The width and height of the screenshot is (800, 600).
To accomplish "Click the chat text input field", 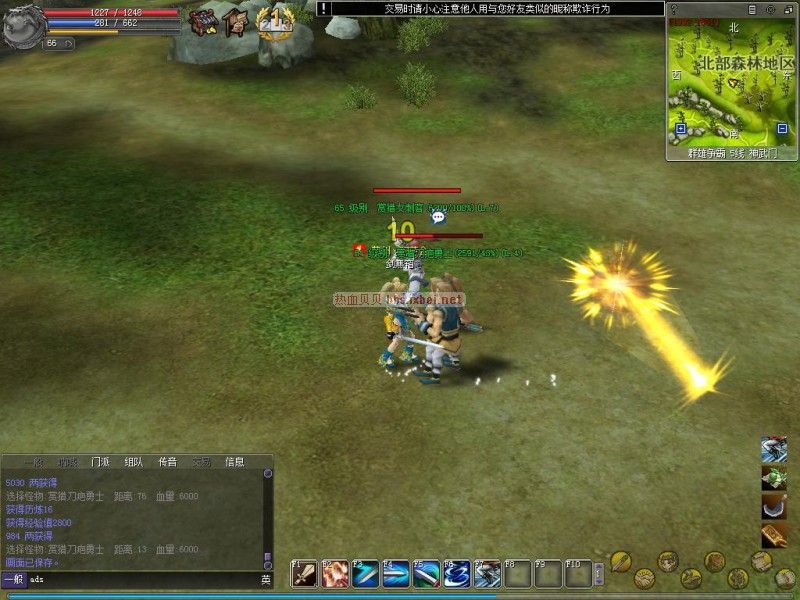I will pos(140,579).
